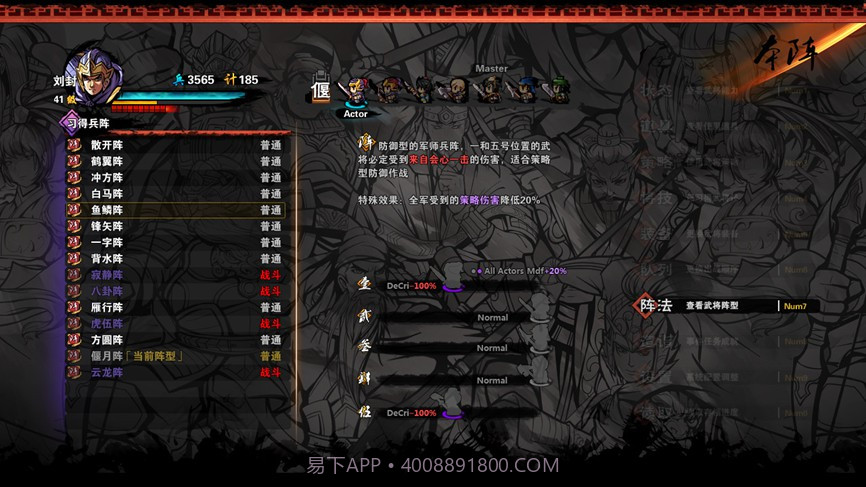Select the Actor hero sprite

point(355,92)
